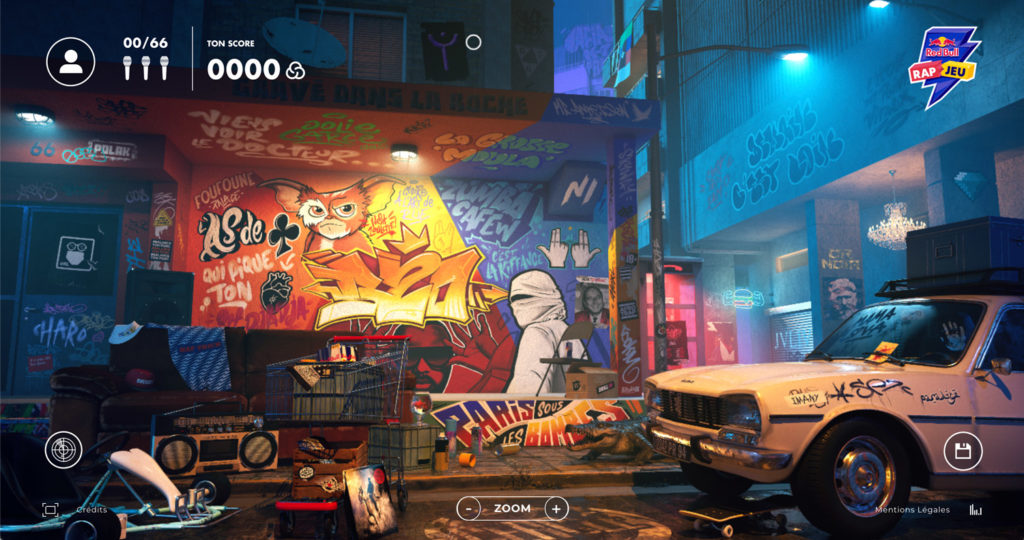Open Mentions Légales link
The width and height of the screenshot is (1024, 540).
pos(913,510)
